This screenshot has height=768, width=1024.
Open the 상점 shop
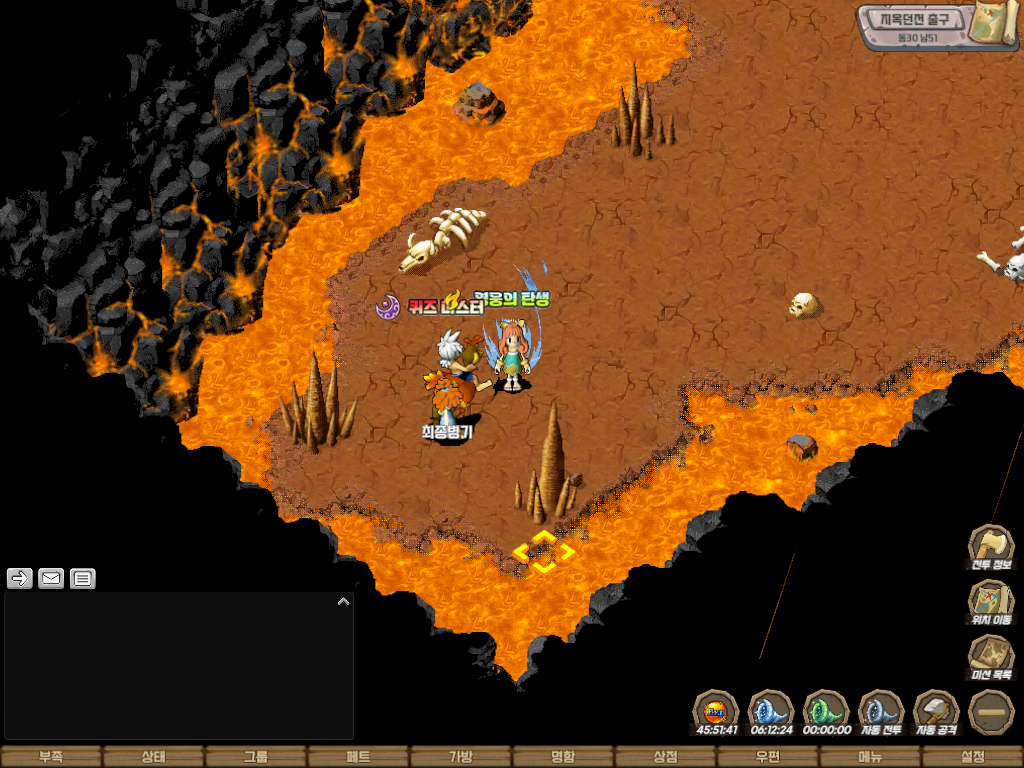[665, 757]
